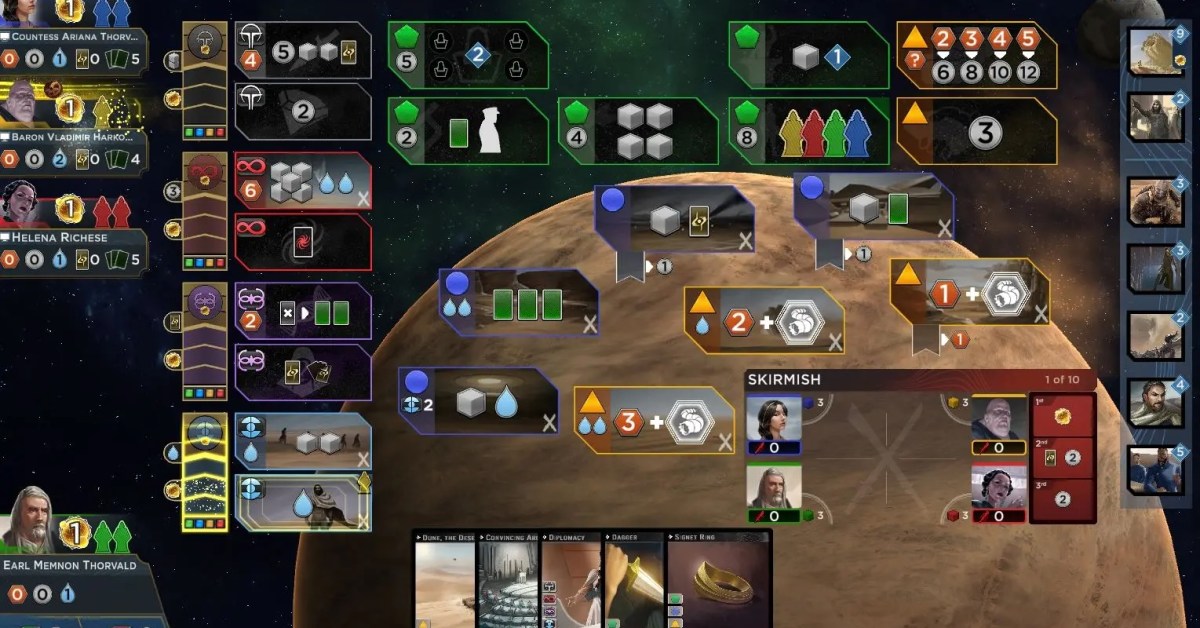Open Countess Ariana Thorvald's player panel

click(x=74, y=38)
